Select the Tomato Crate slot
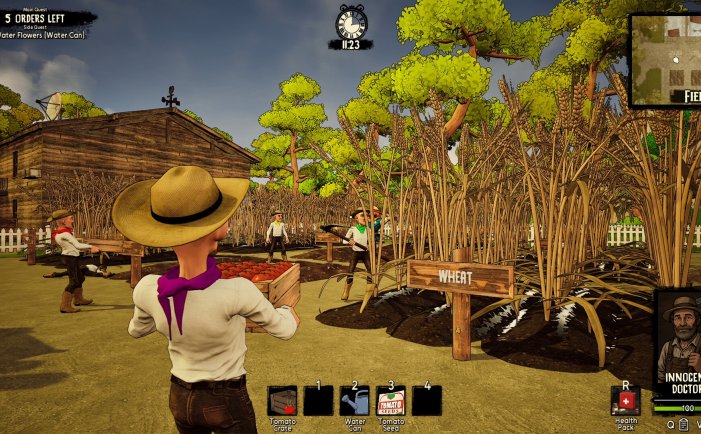The height and width of the screenshot is (434, 701). [x=282, y=401]
